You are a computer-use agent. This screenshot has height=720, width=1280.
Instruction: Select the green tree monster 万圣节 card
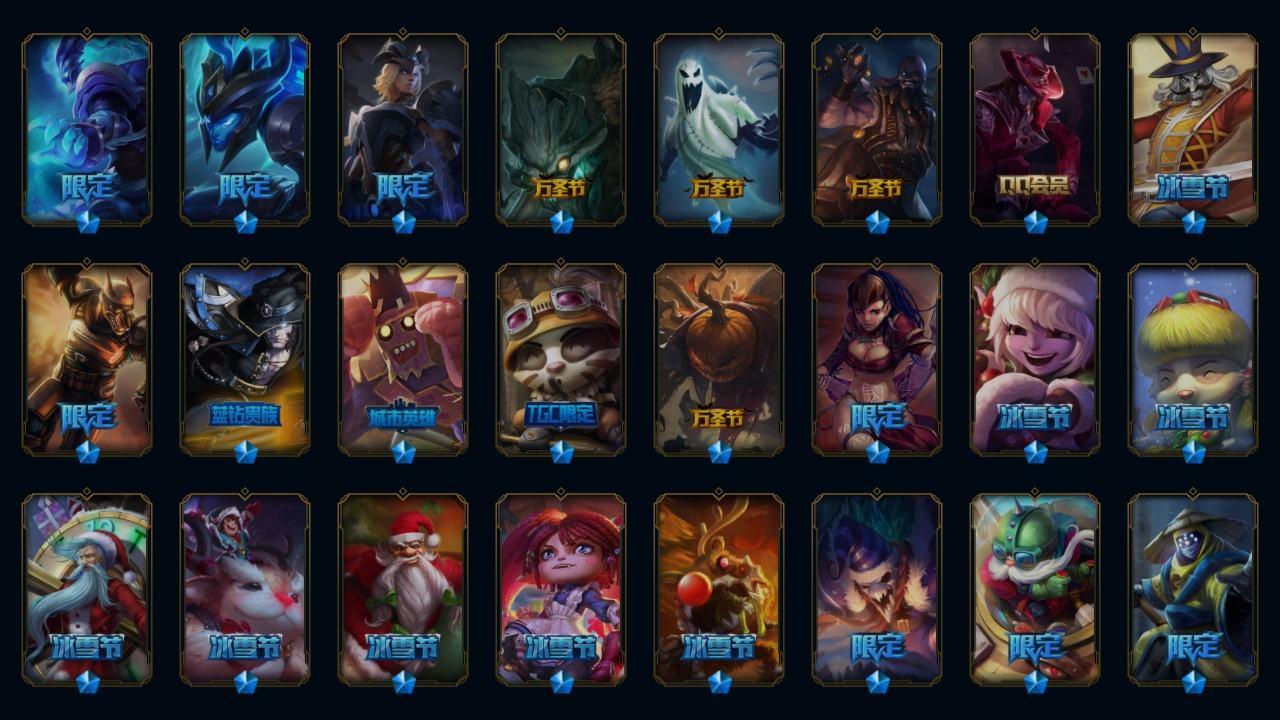(x=561, y=128)
